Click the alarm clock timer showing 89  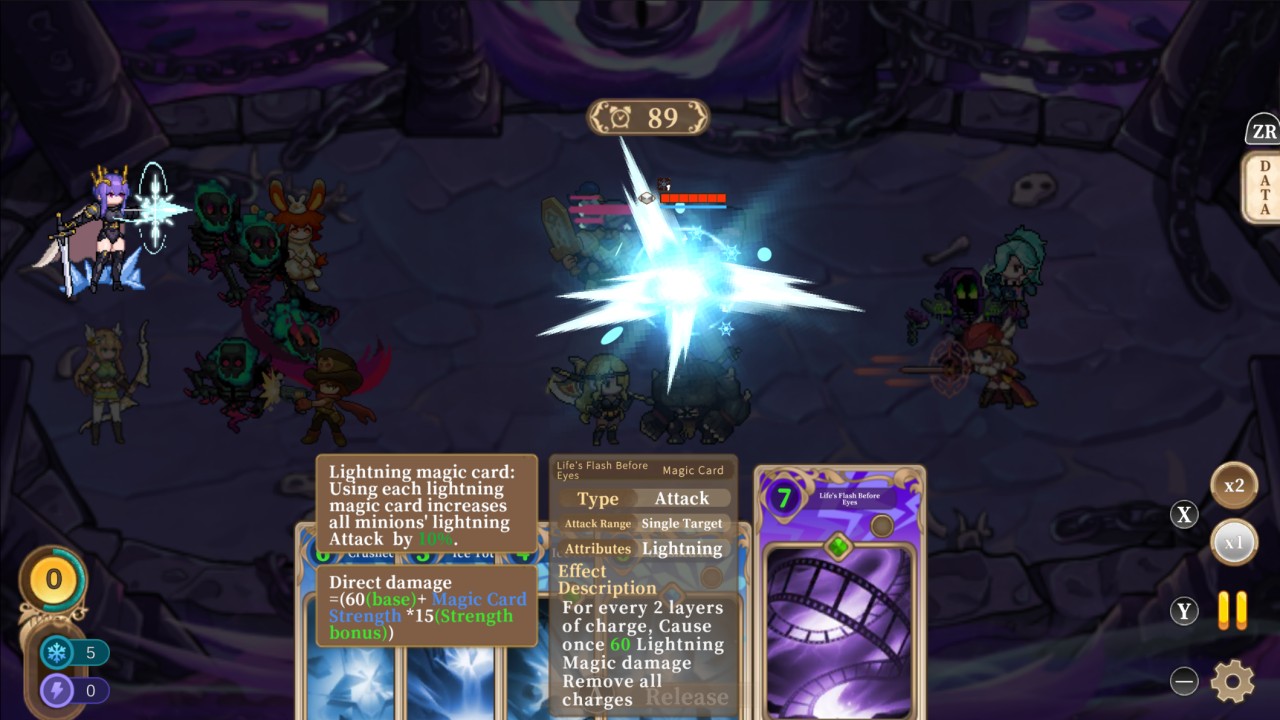(648, 117)
